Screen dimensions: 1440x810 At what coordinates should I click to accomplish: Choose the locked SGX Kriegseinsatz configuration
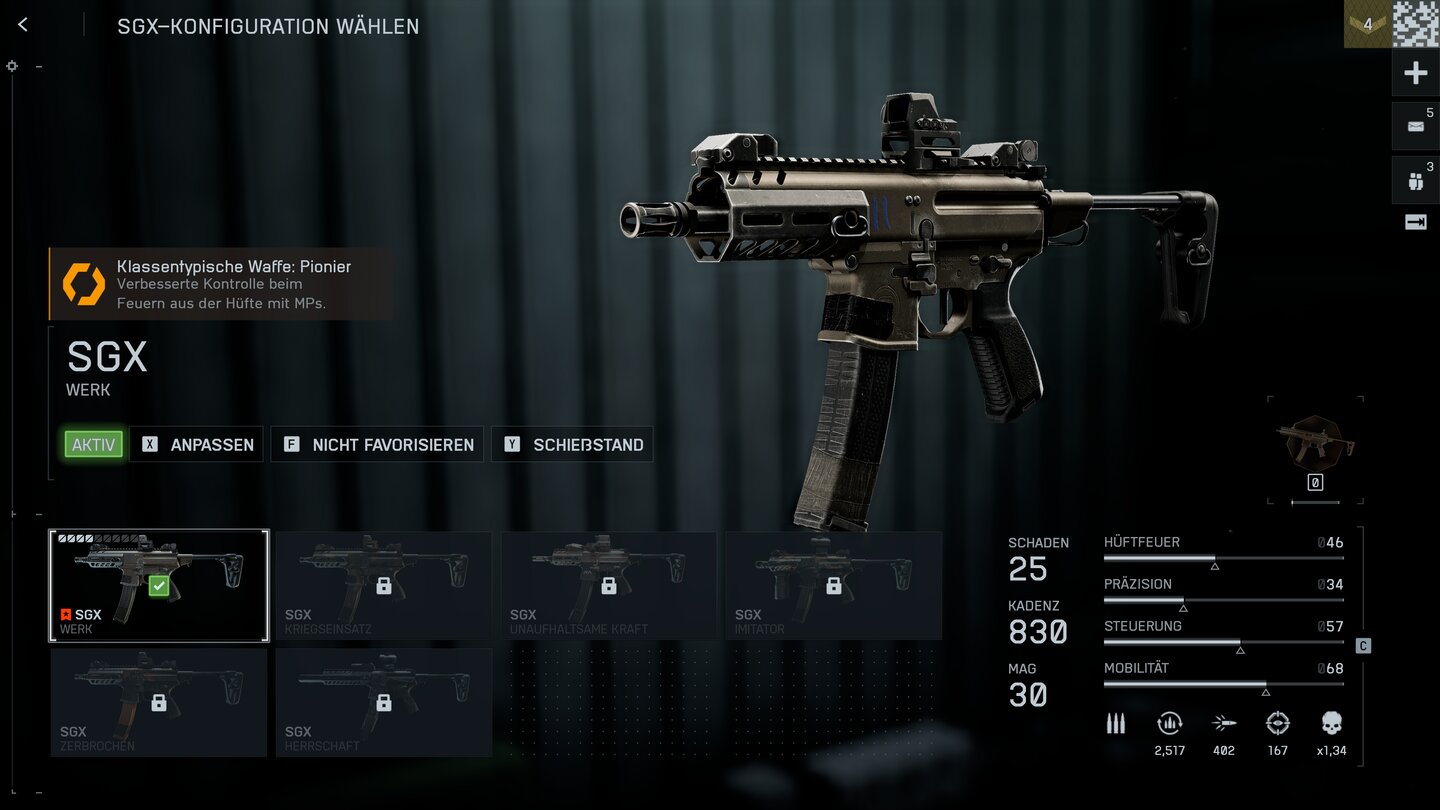point(383,585)
